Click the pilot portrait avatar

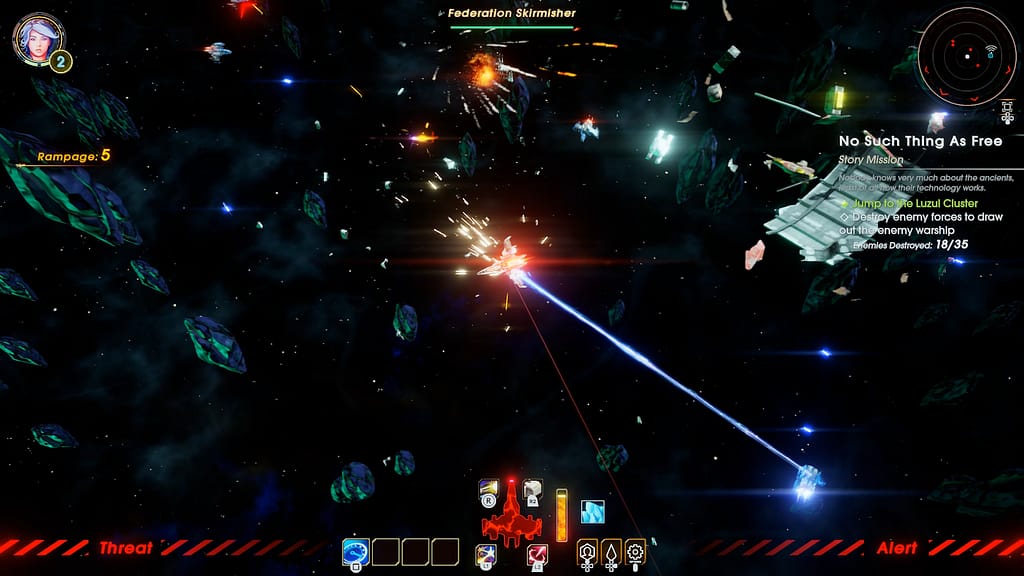pyautogui.click(x=37, y=38)
